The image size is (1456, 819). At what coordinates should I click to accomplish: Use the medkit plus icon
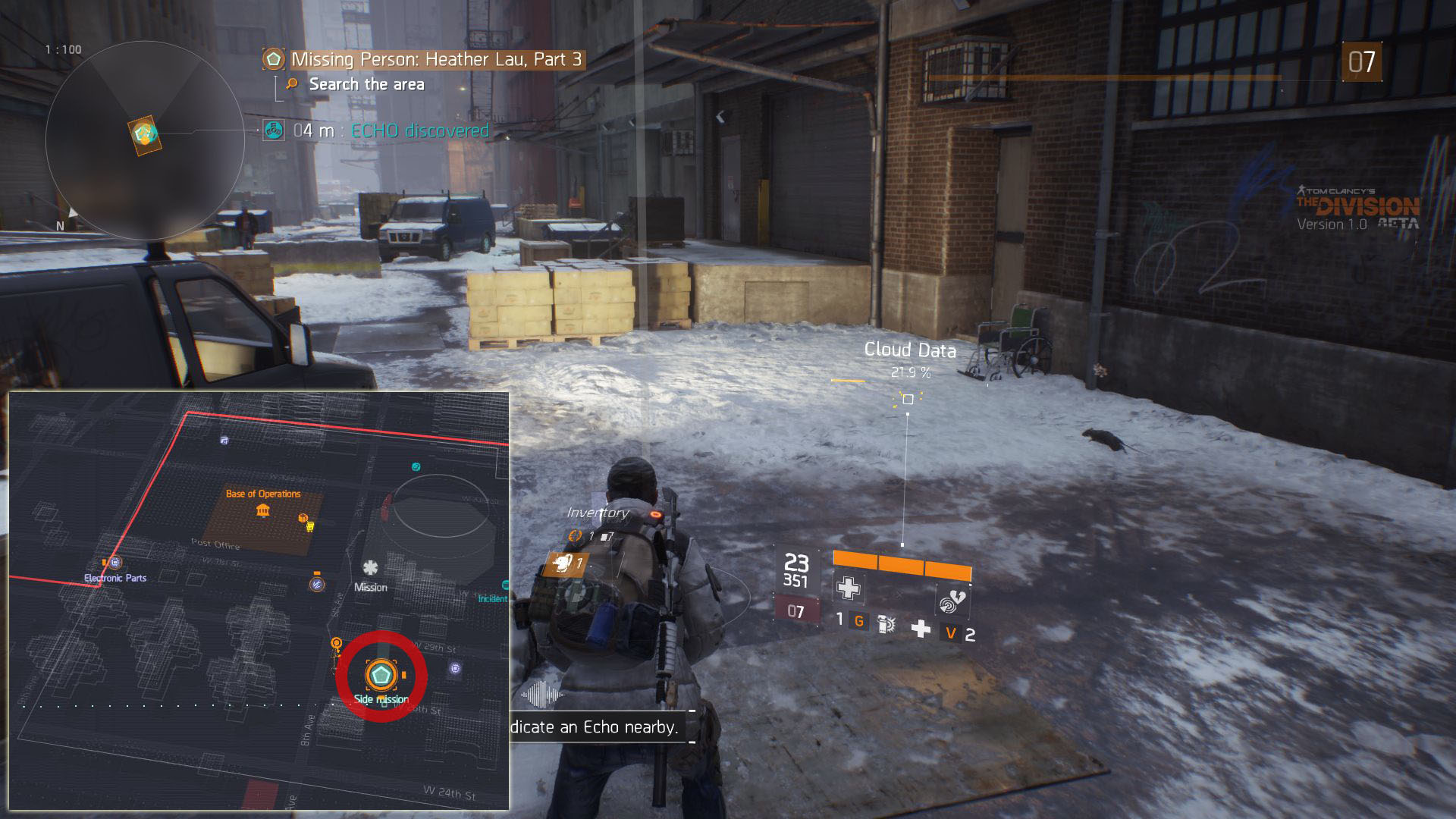pos(921,629)
